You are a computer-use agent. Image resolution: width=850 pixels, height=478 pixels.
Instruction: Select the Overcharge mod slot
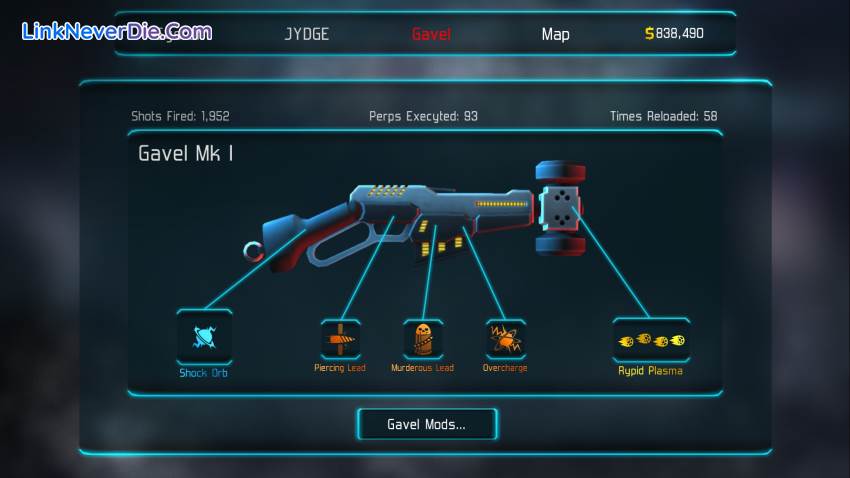505,339
